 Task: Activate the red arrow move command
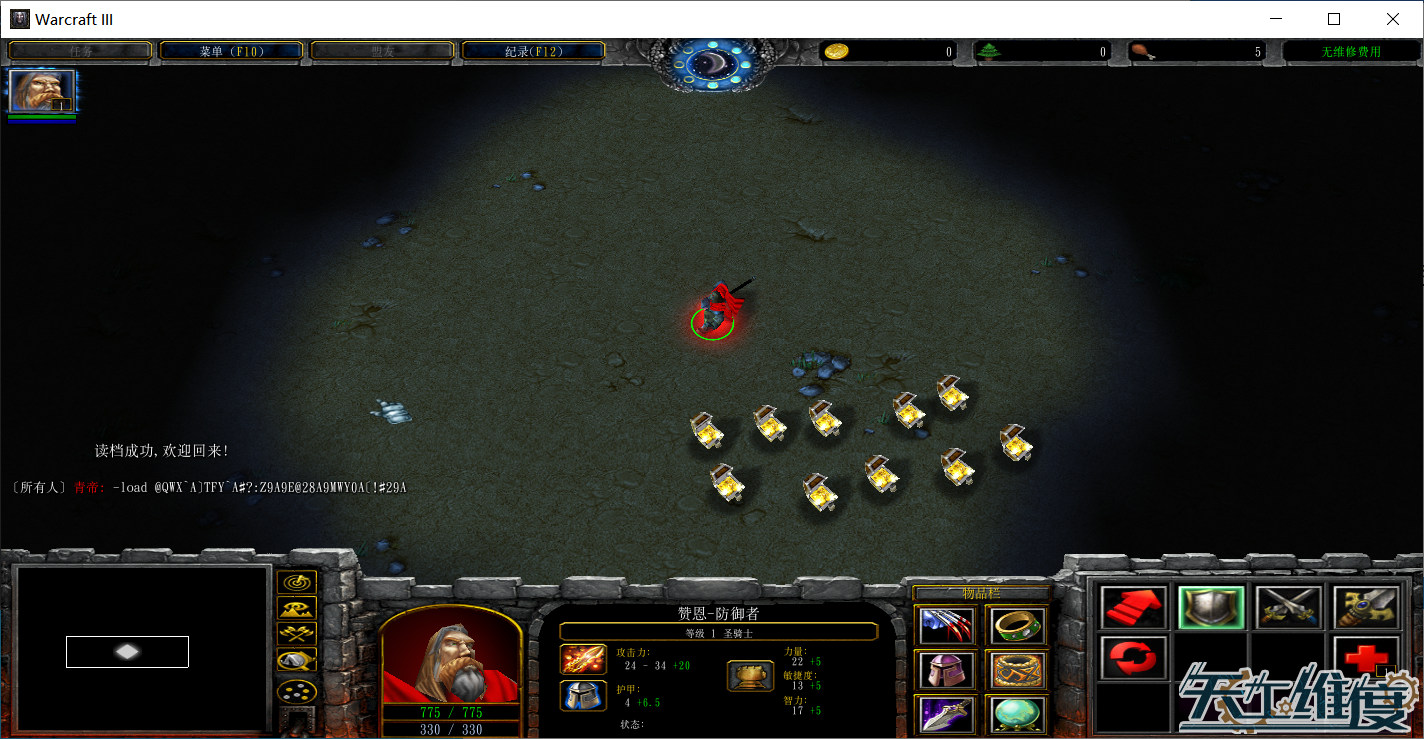[1133, 607]
